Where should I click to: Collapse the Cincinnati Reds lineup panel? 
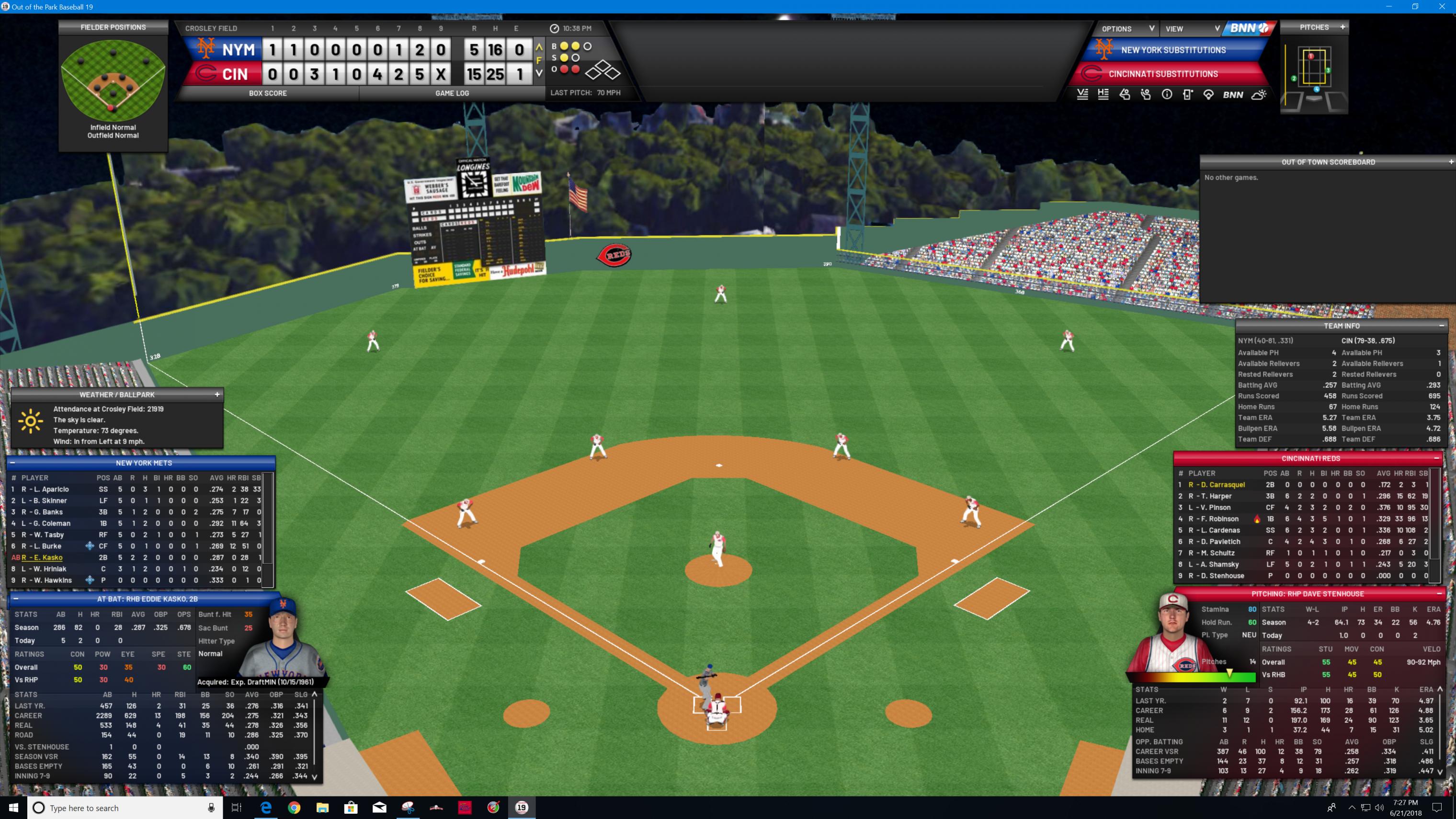pyautogui.click(x=1436, y=458)
